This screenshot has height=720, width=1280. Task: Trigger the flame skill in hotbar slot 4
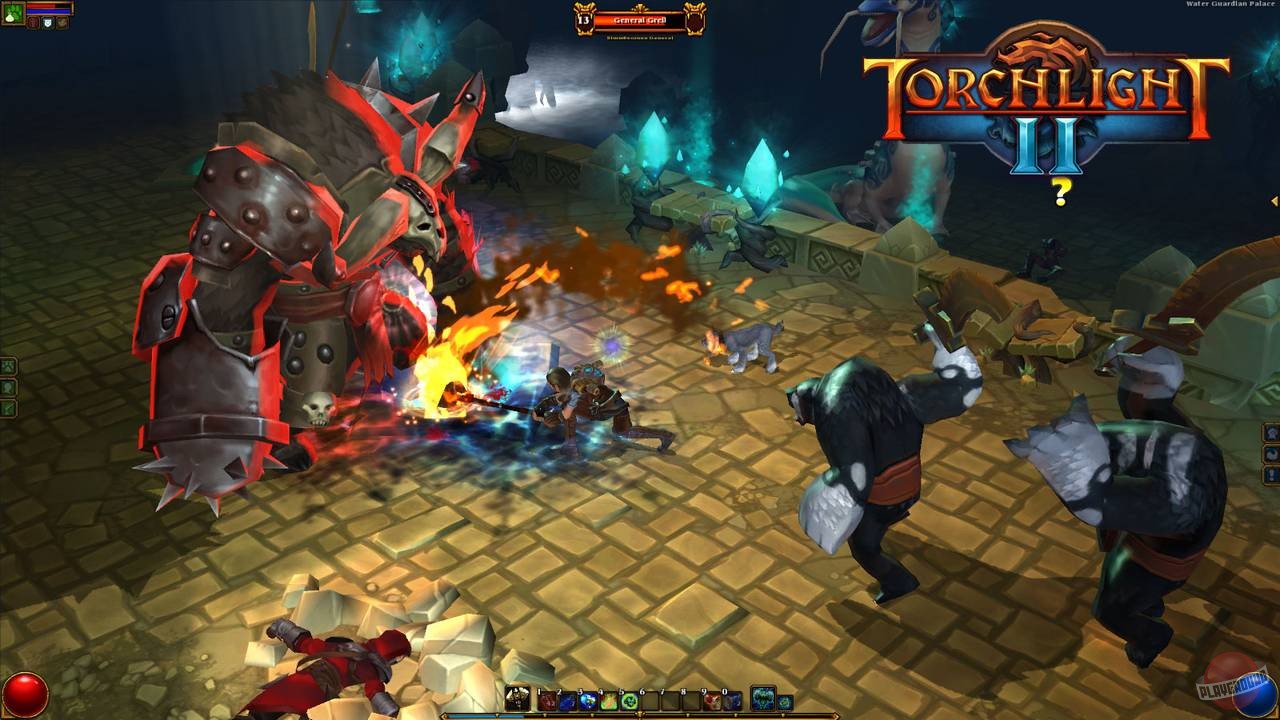(x=609, y=699)
